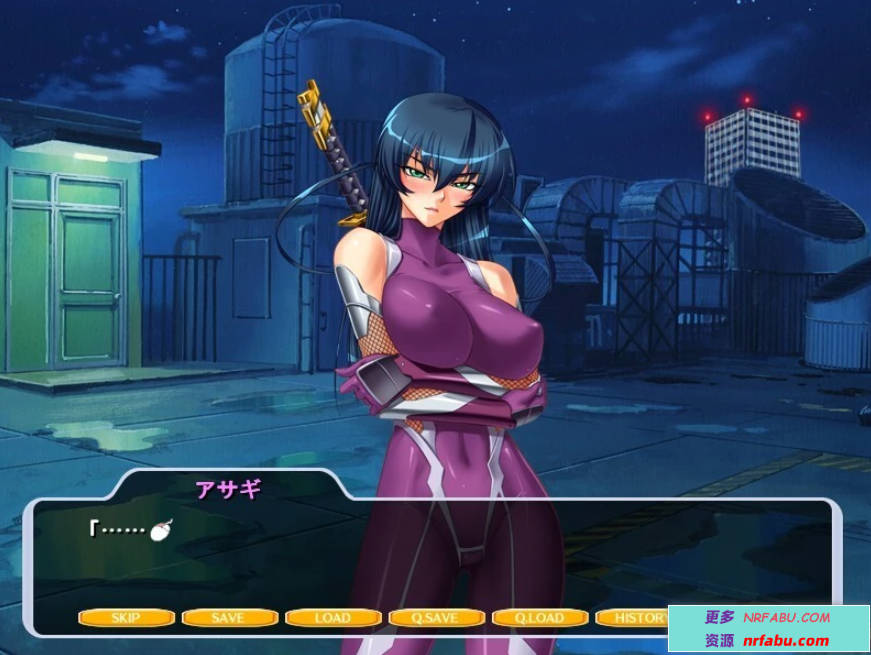Quick load with Q.LOAD
Screen dimensions: 871x655
point(540,618)
